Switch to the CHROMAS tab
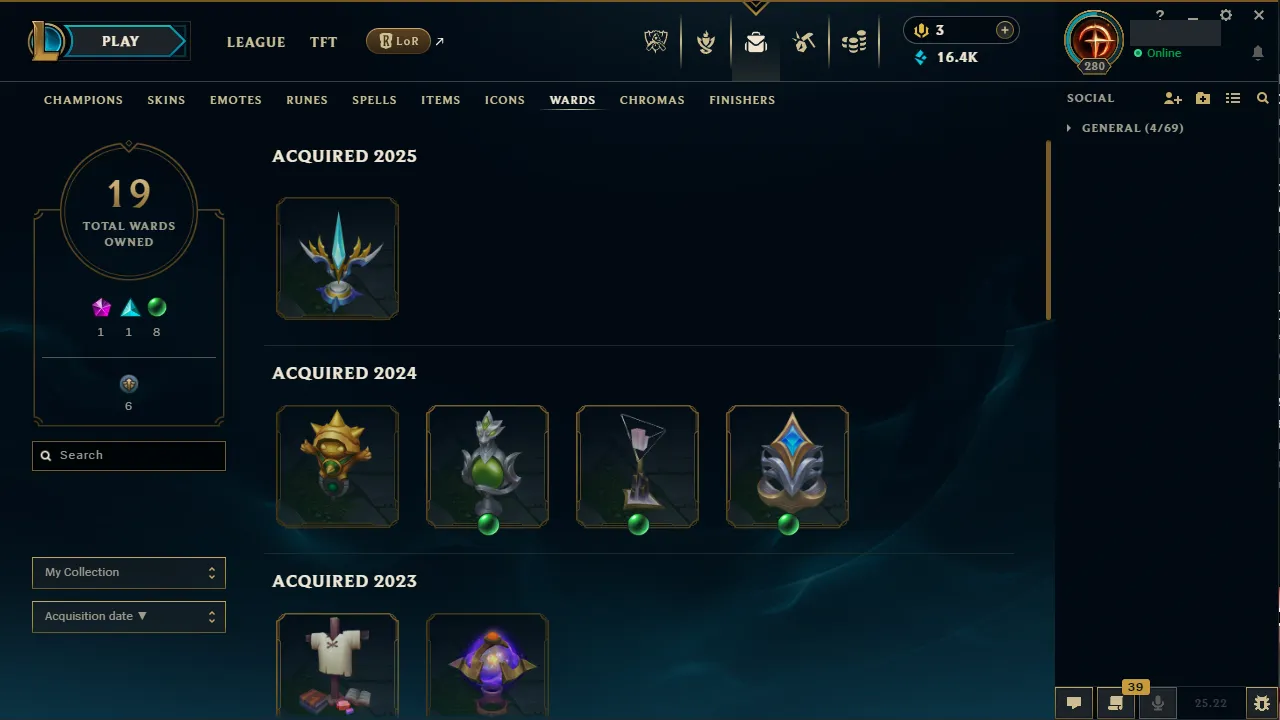This screenshot has height=720, width=1280. click(652, 100)
